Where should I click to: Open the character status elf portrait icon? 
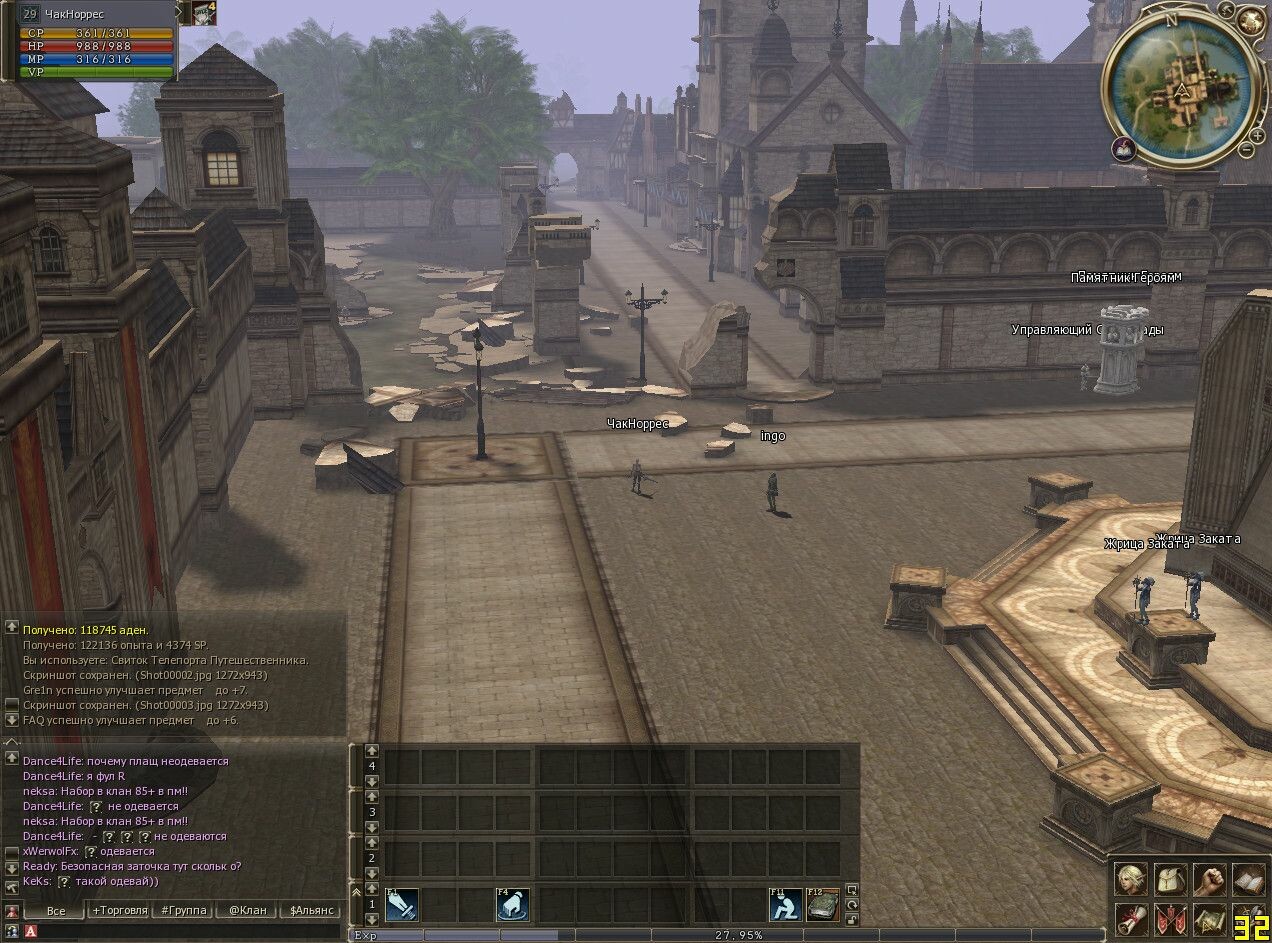[1131, 881]
